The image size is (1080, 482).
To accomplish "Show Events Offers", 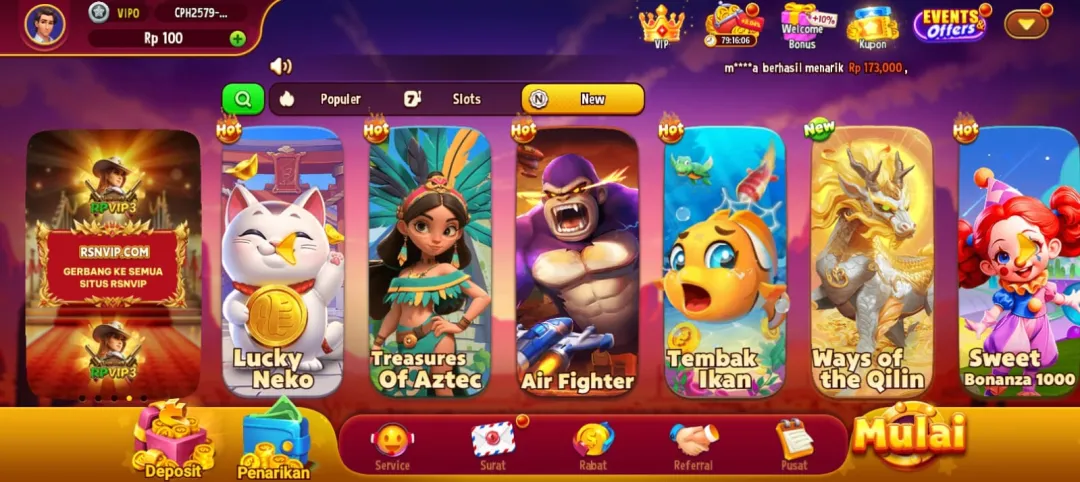I will coord(949,24).
